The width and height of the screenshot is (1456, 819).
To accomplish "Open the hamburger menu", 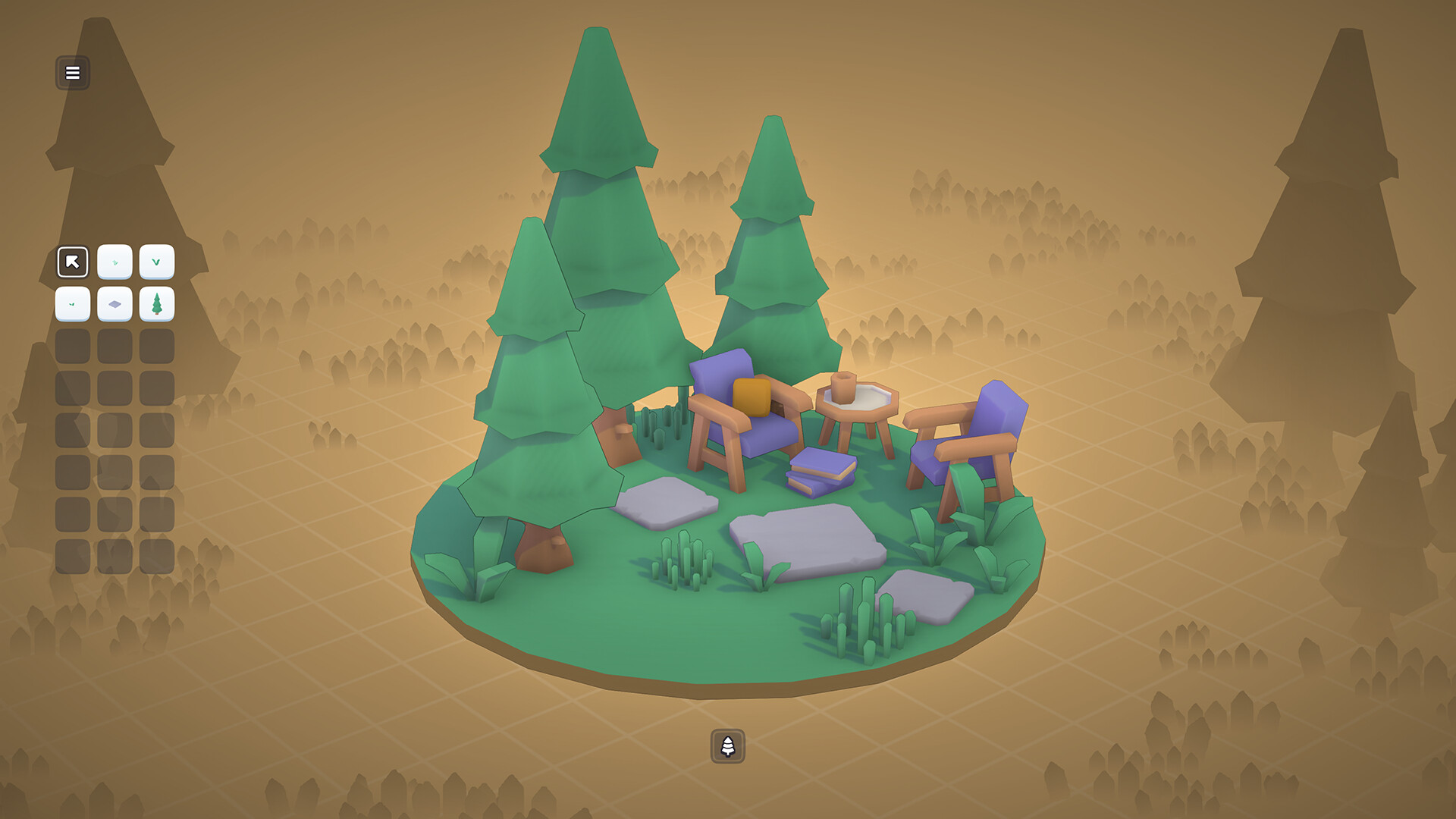I will point(72,73).
